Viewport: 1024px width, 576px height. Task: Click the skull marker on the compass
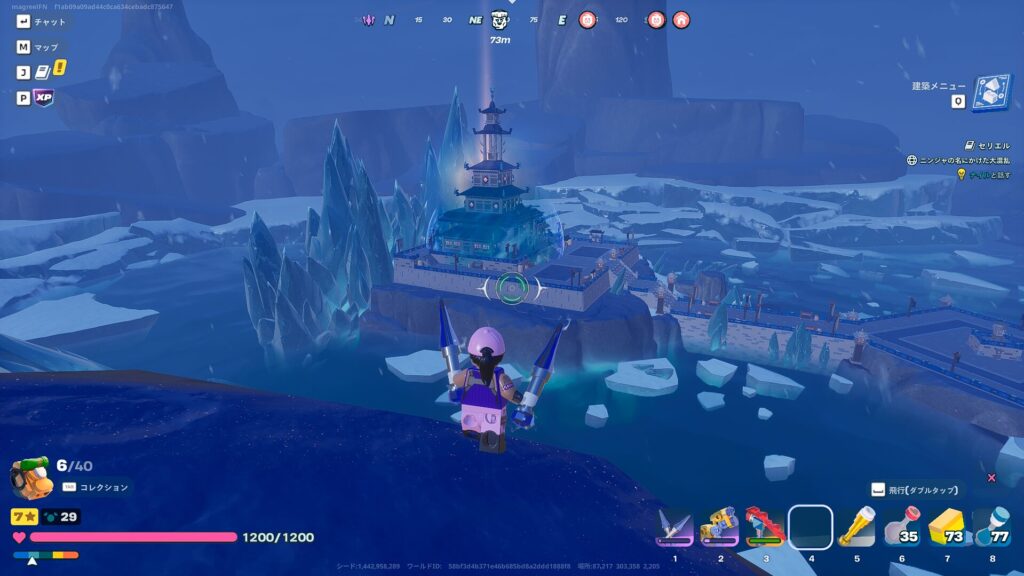tap(501, 19)
